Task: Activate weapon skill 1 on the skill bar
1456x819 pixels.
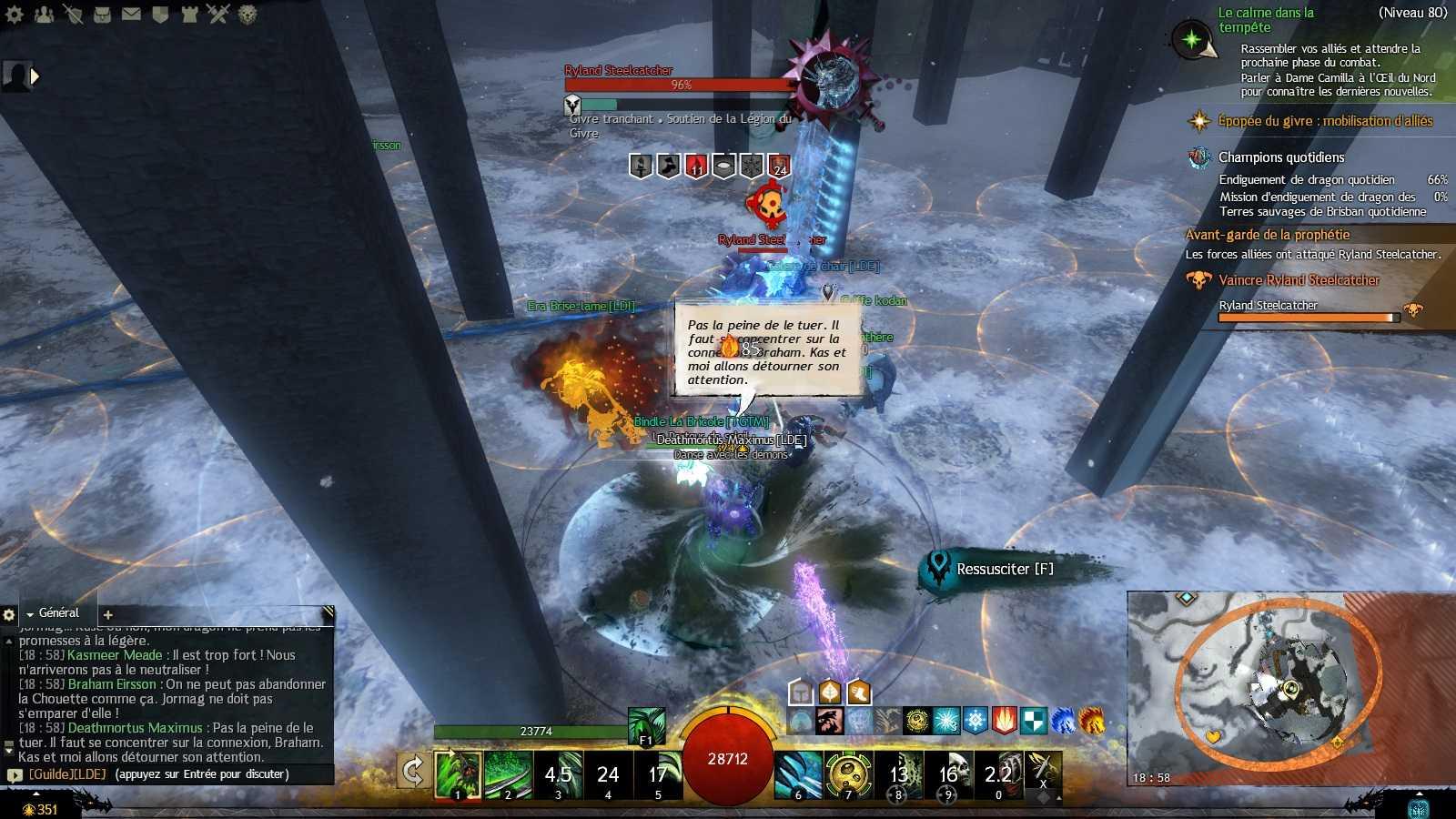Action: point(458,773)
